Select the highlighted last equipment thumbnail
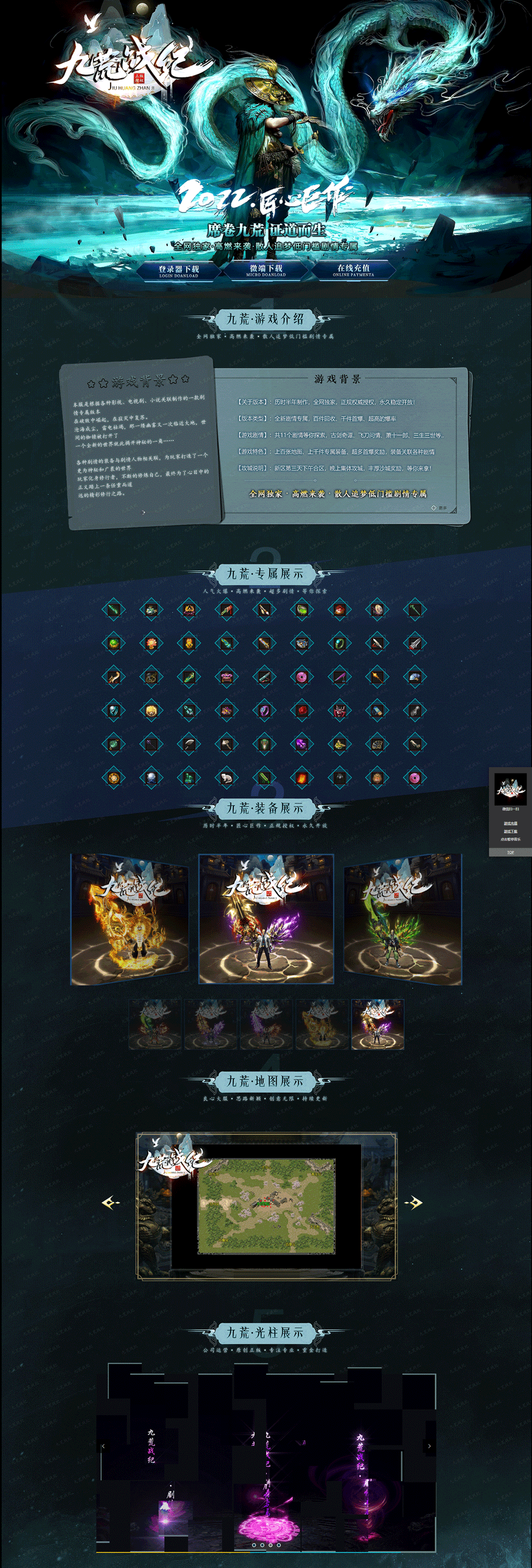The height and width of the screenshot is (1568, 532). tap(377, 1024)
